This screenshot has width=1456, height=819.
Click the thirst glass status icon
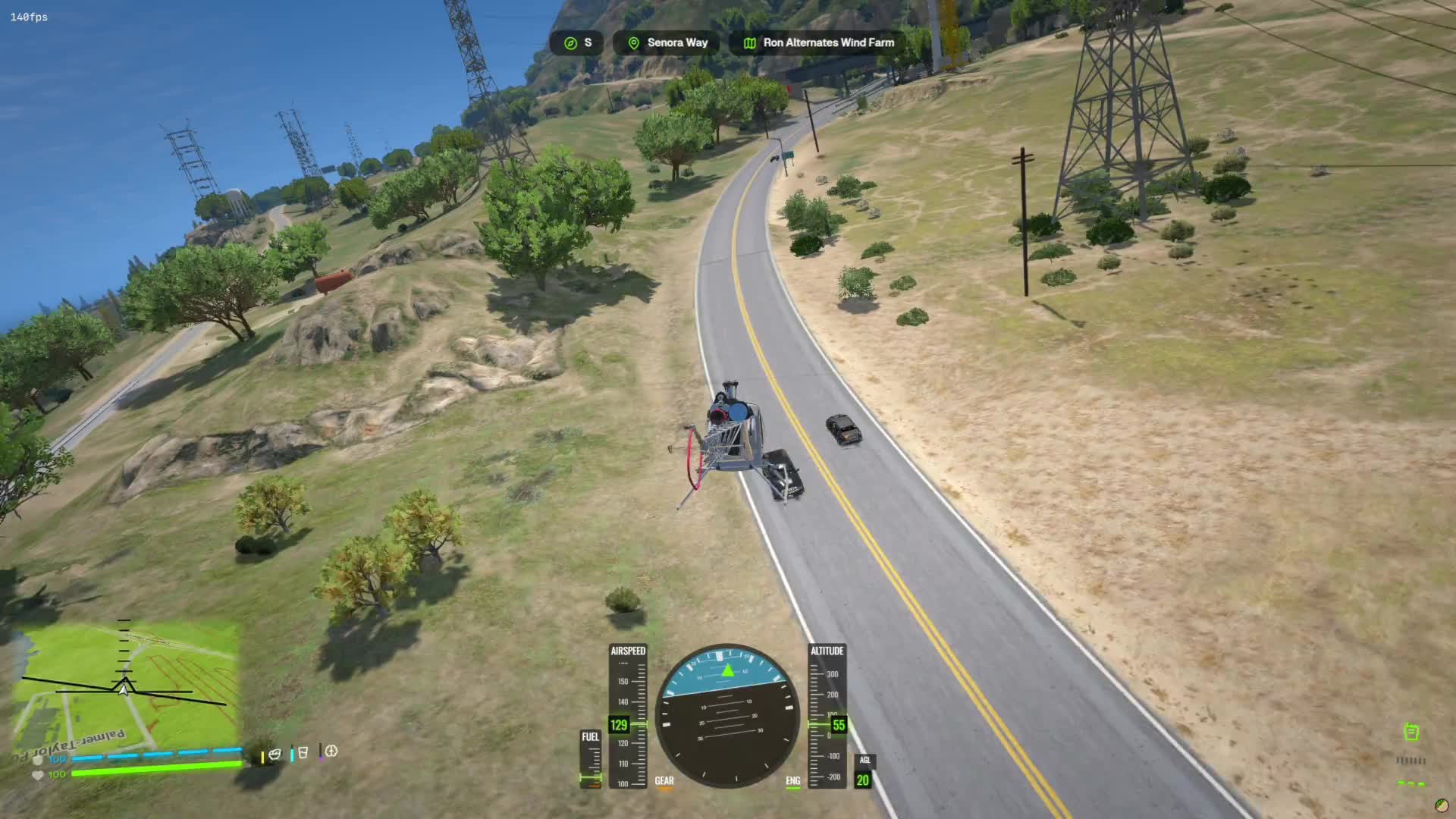(303, 753)
